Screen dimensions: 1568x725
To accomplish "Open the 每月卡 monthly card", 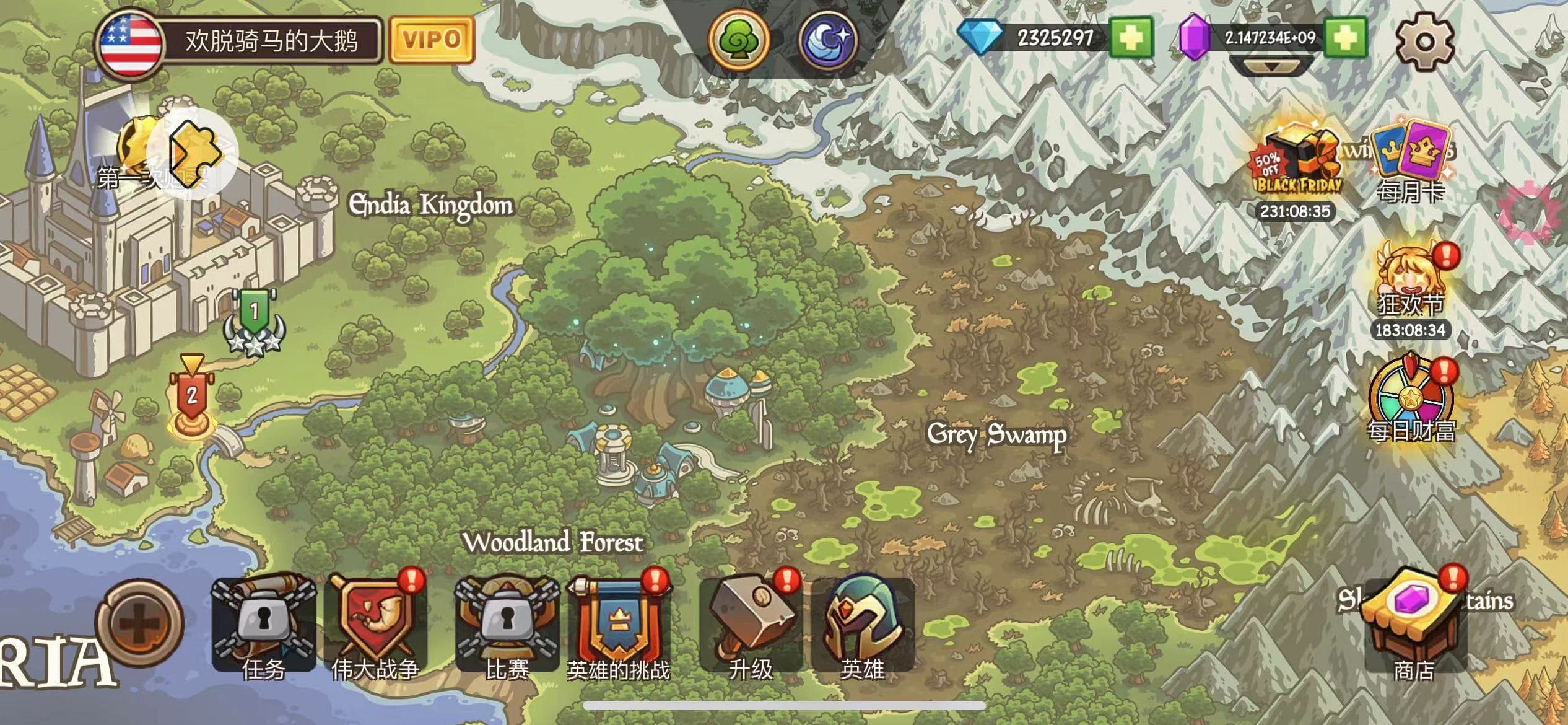I will (1411, 164).
